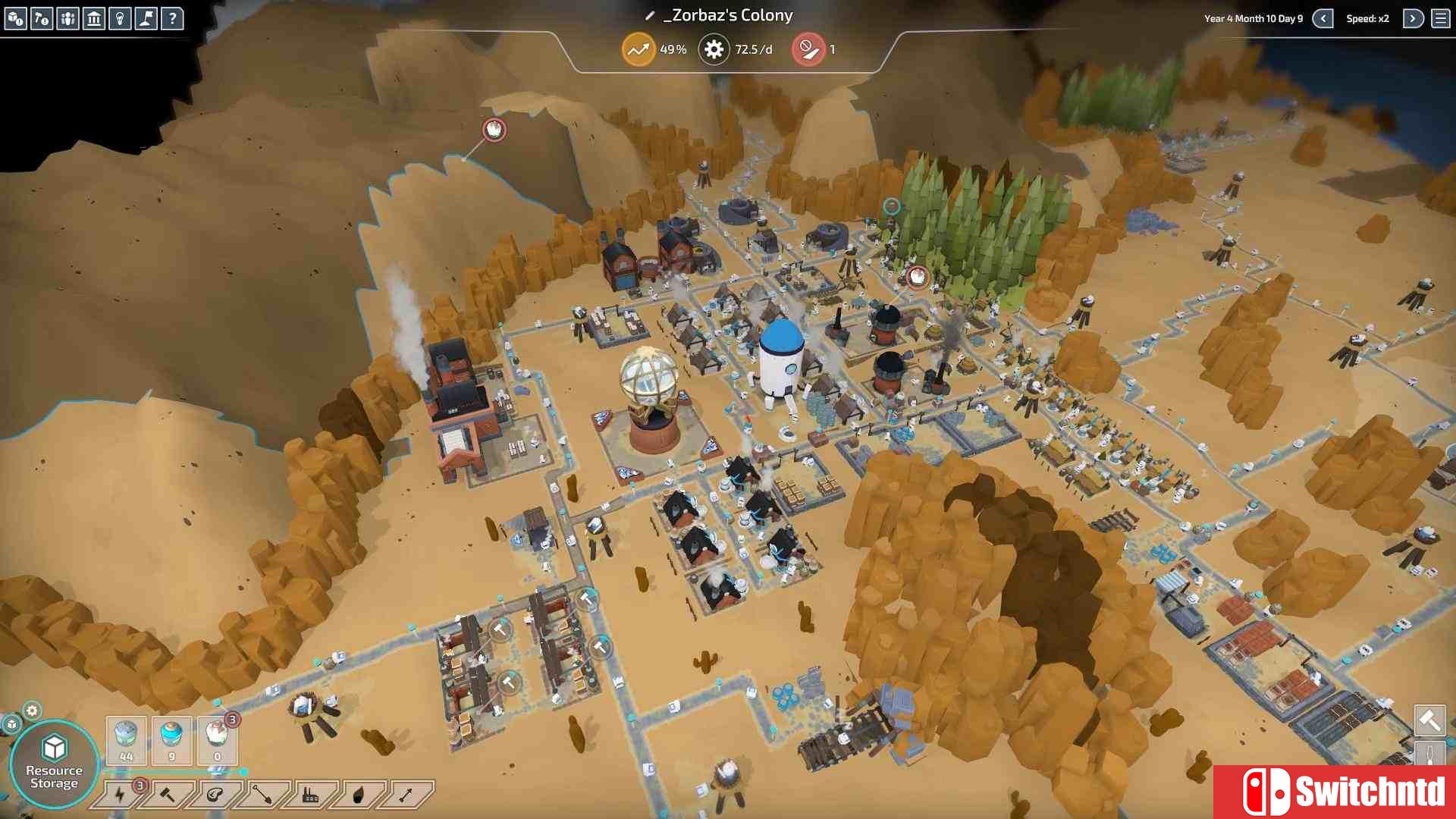Select the factory production category

(312, 795)
